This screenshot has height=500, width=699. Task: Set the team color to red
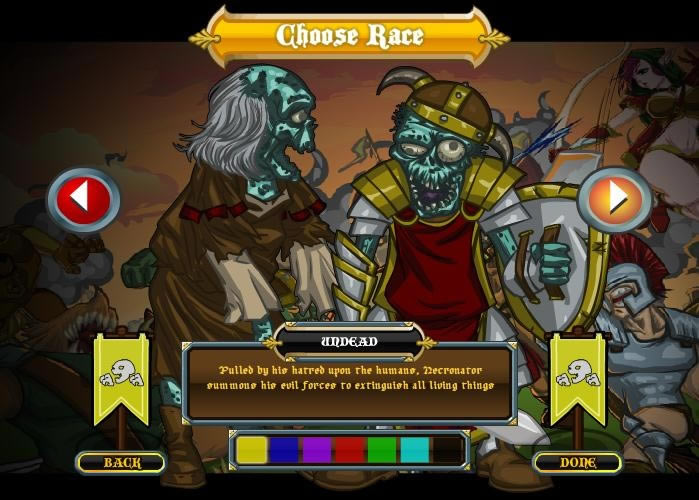point(349,450)
